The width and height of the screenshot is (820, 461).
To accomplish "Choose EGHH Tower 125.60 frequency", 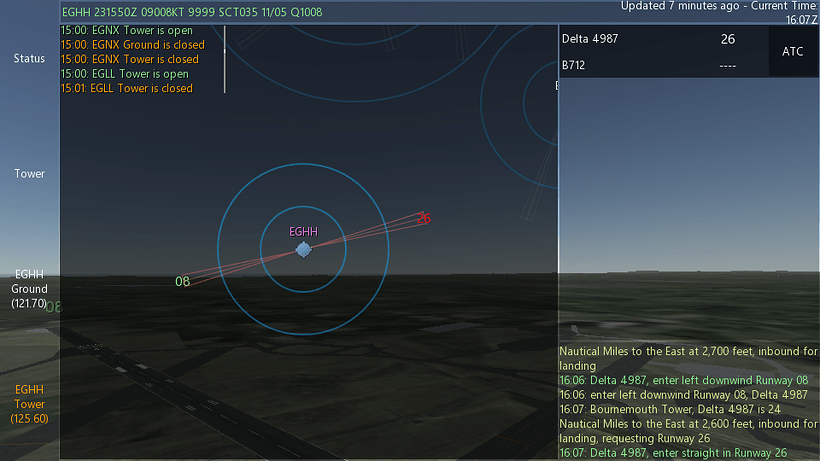I will (29, 404).
